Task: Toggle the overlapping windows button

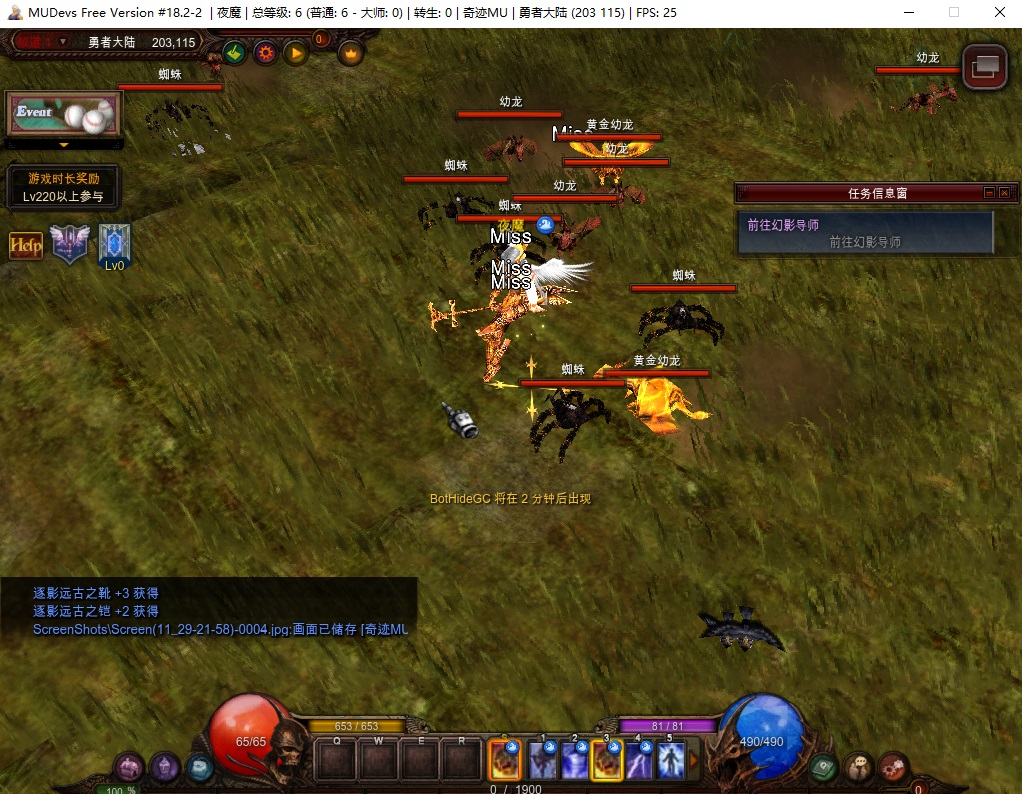Action: (x=984, y=66)
